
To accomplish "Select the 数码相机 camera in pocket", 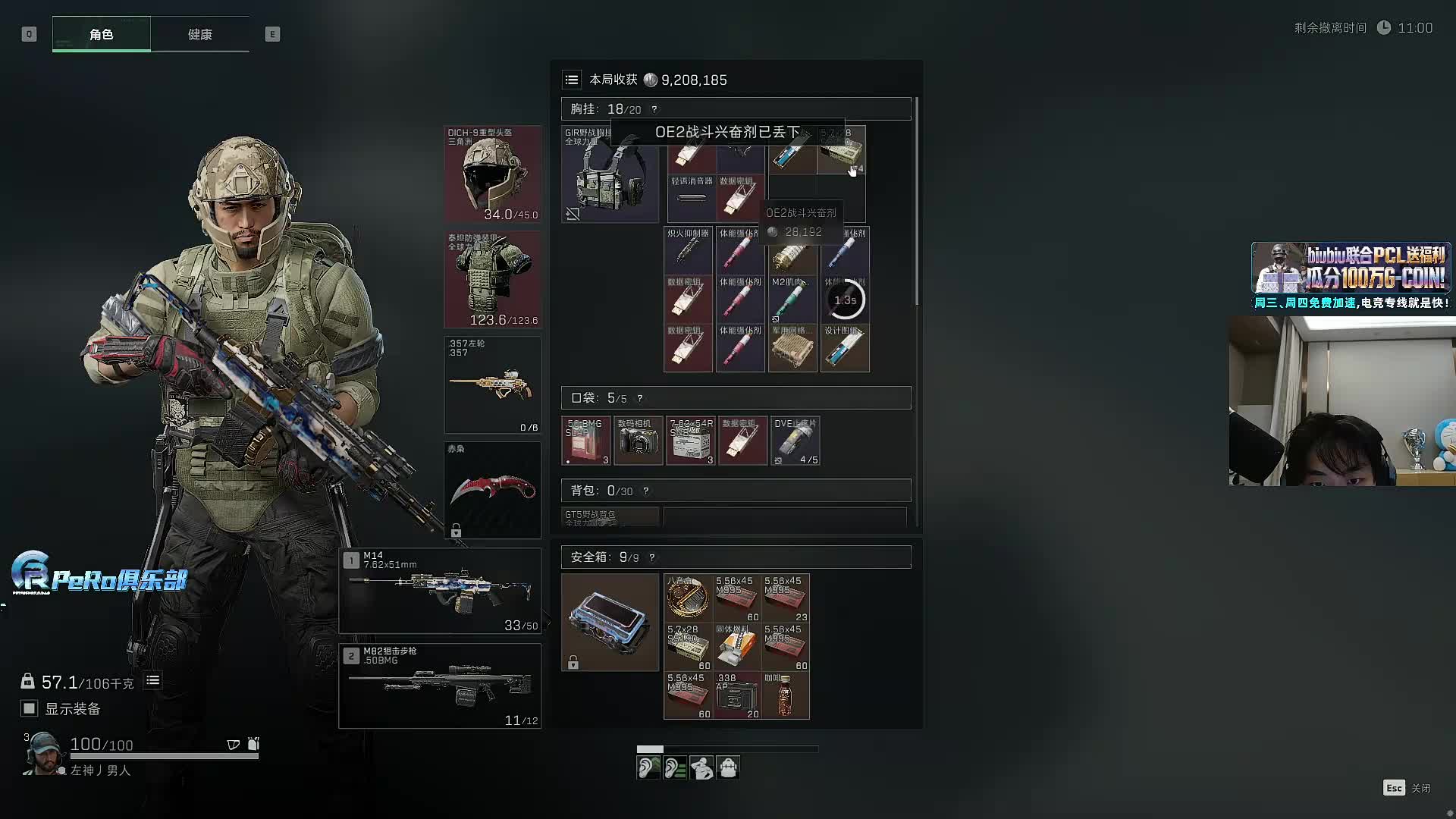I will 638,441.
